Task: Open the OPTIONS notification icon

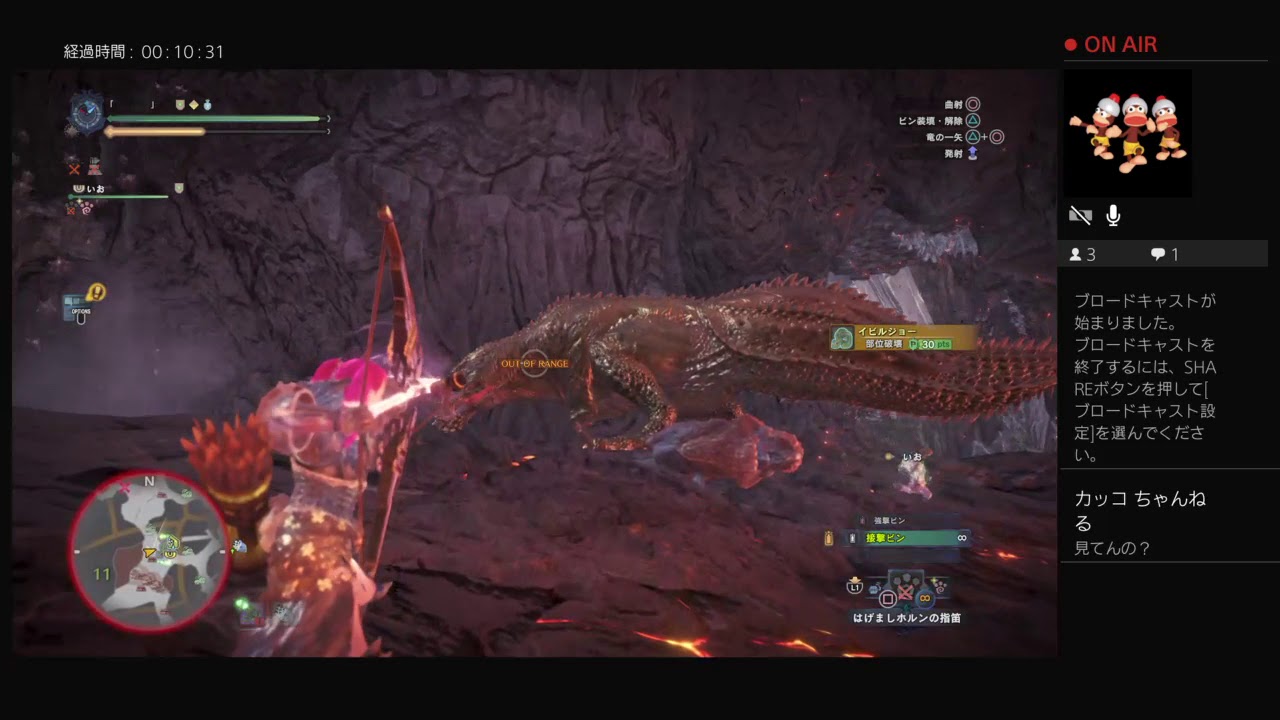Action: click(x=82, y=304)
